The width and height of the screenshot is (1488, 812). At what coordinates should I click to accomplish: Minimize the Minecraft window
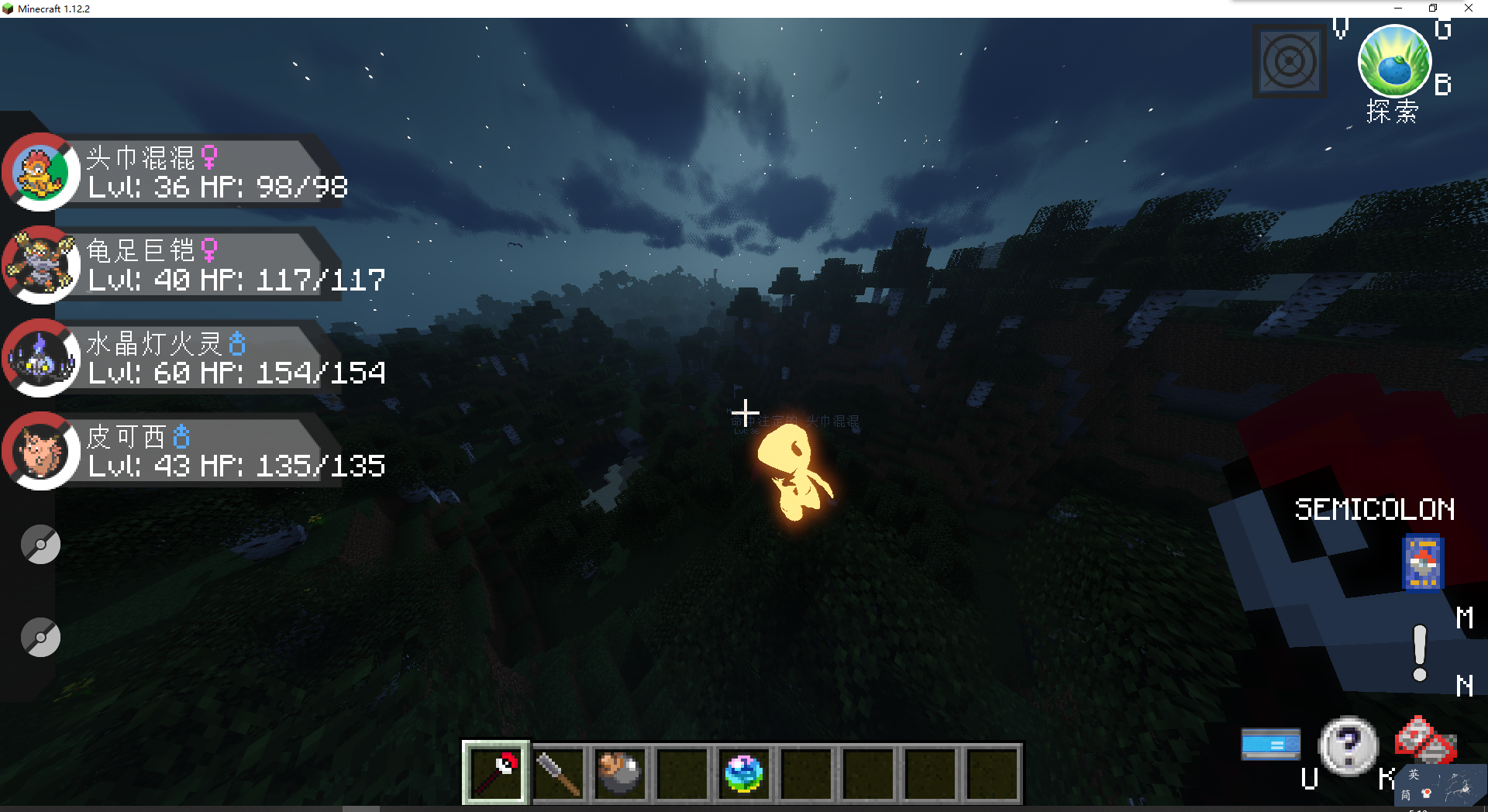[1398, 9]
